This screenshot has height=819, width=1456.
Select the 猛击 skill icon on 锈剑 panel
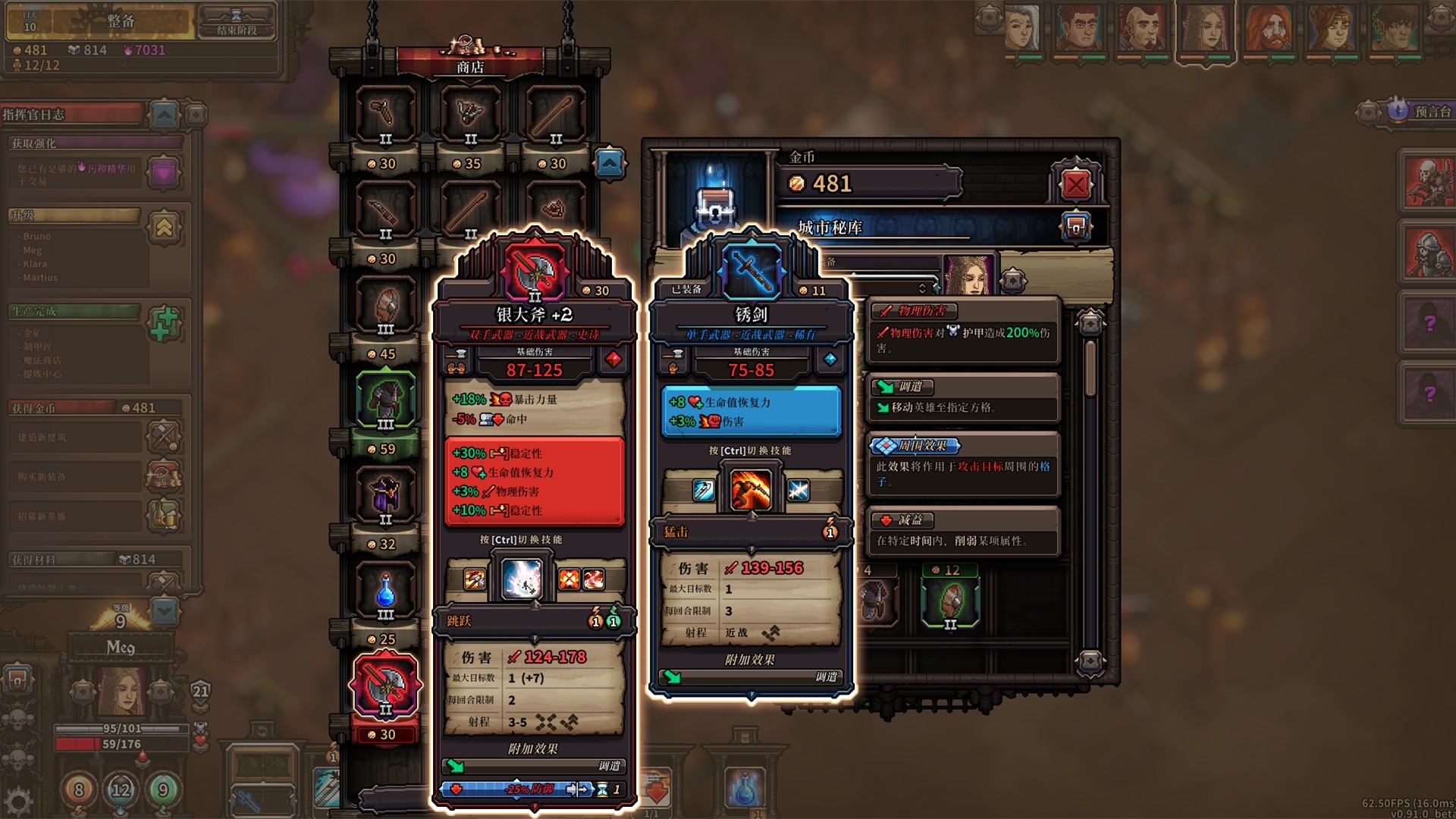(751, 489)
